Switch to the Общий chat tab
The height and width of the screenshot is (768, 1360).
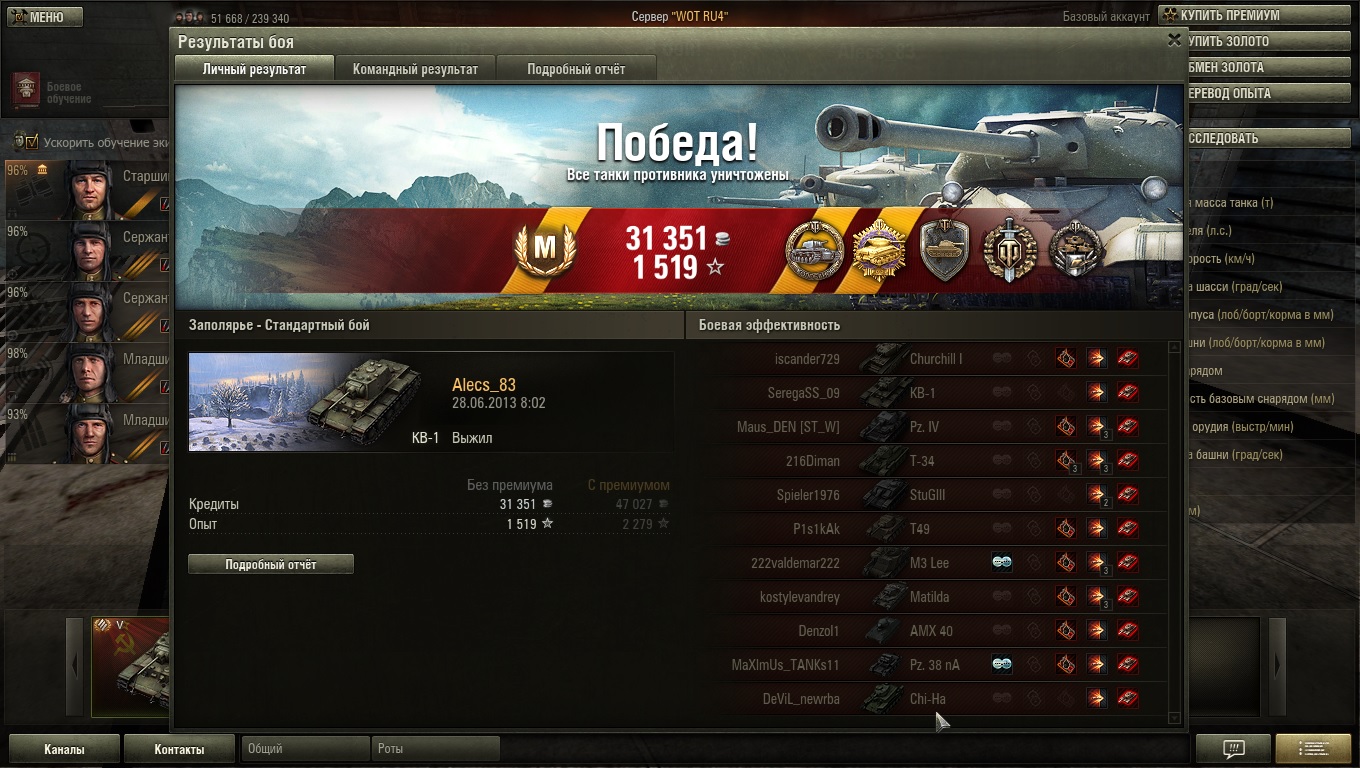[x=305, y=749]
